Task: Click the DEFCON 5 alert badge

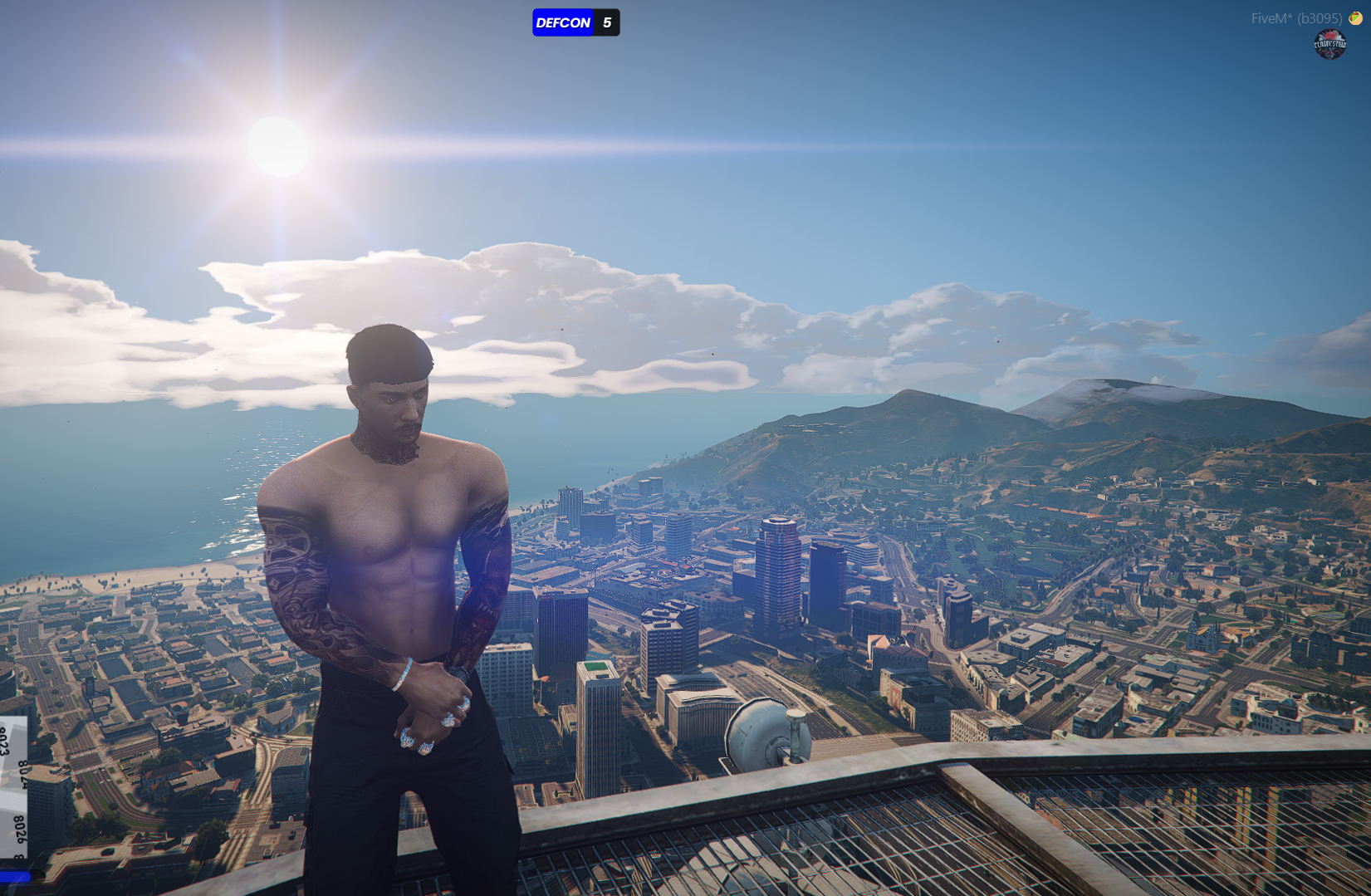Action: pos(575,22)
